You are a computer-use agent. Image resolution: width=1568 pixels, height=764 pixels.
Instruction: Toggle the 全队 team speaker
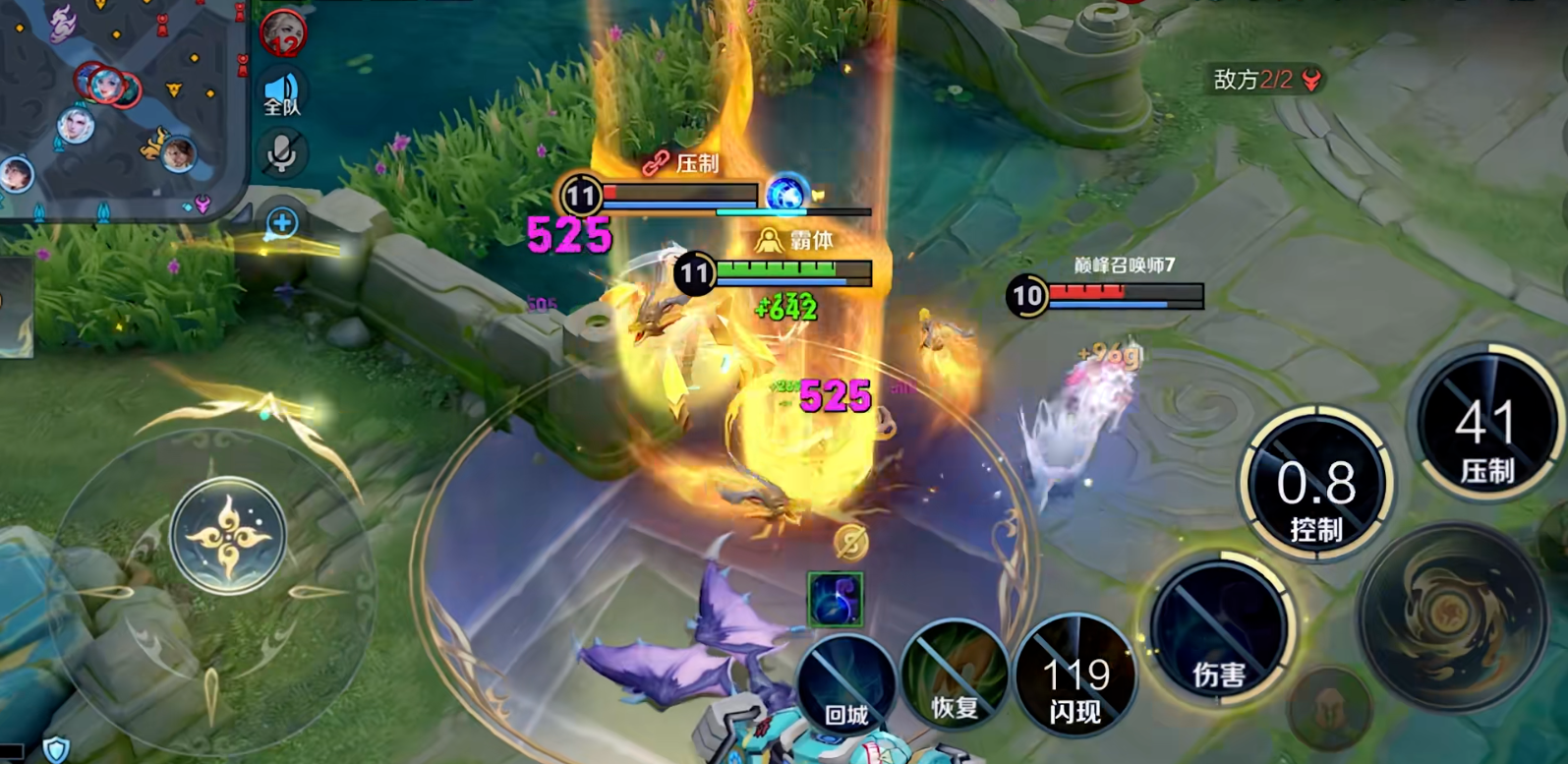tap(282, 95)
